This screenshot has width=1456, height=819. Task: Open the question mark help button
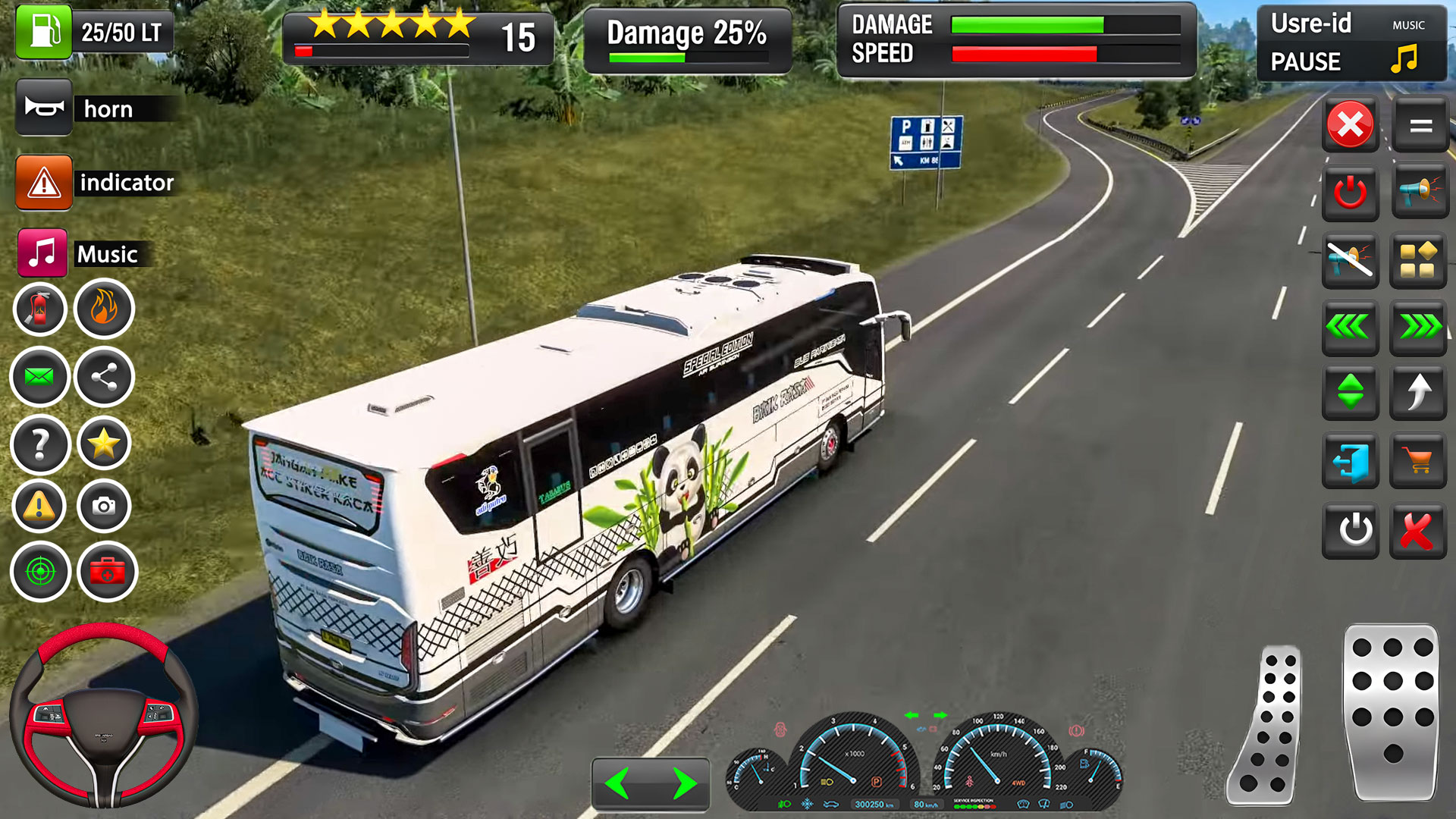[x=40, y=444]
